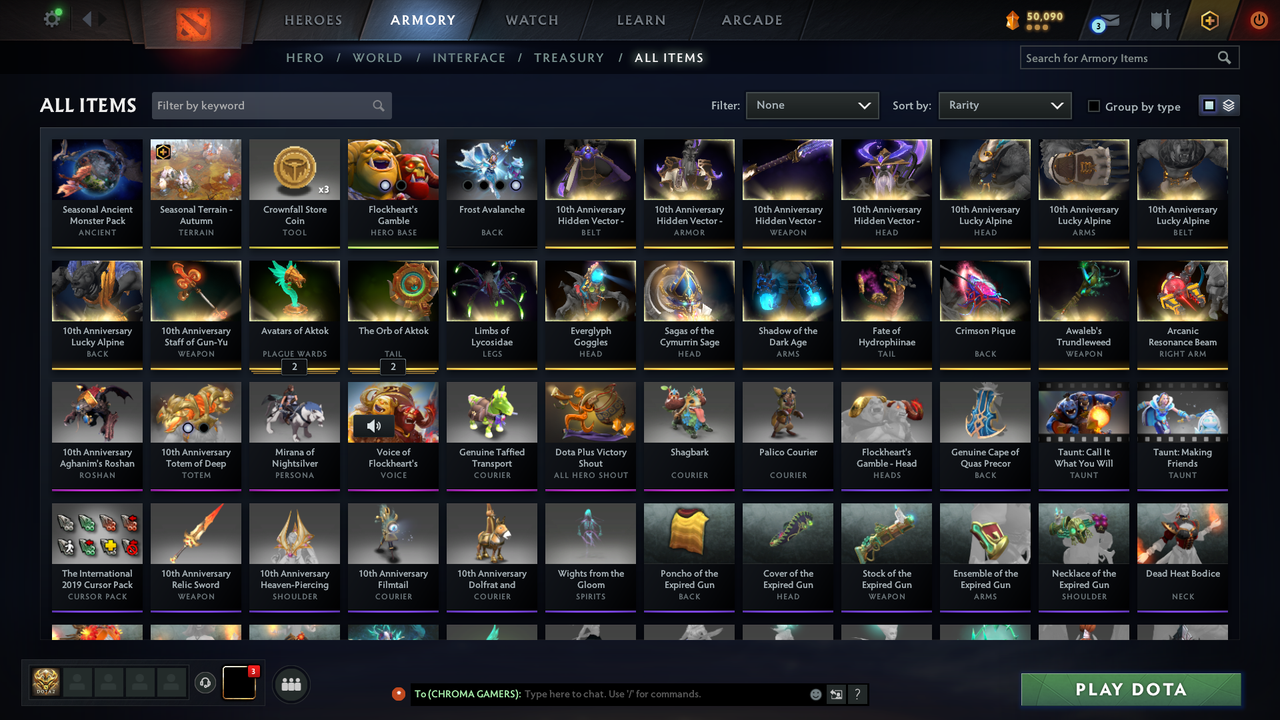This screenshot has height=720, width=1280.
Task: Click the question mark help icon
Action: click(x=858, y=694)
